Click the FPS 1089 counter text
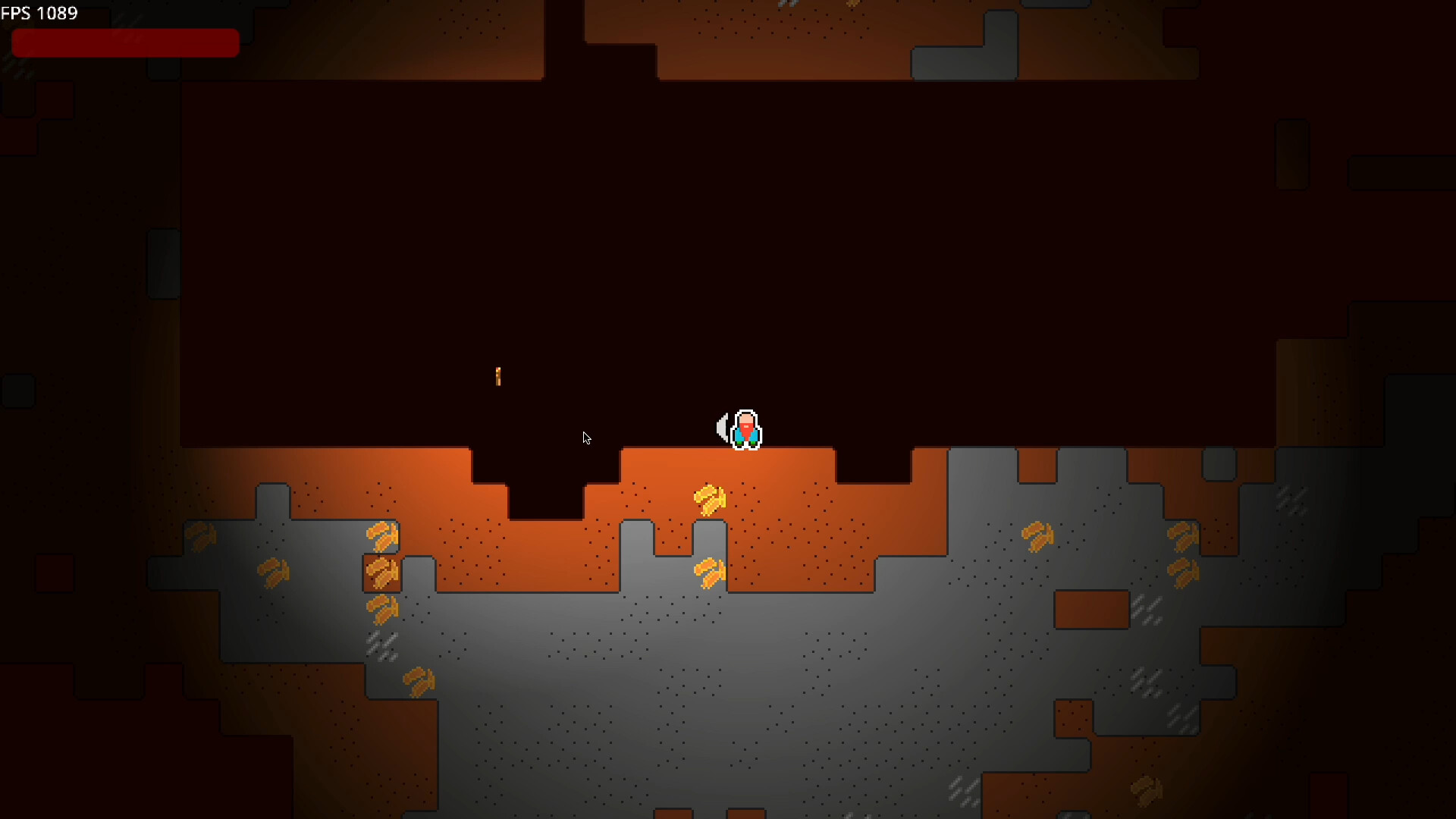1456x819 pixels. [x=39, y=12]
